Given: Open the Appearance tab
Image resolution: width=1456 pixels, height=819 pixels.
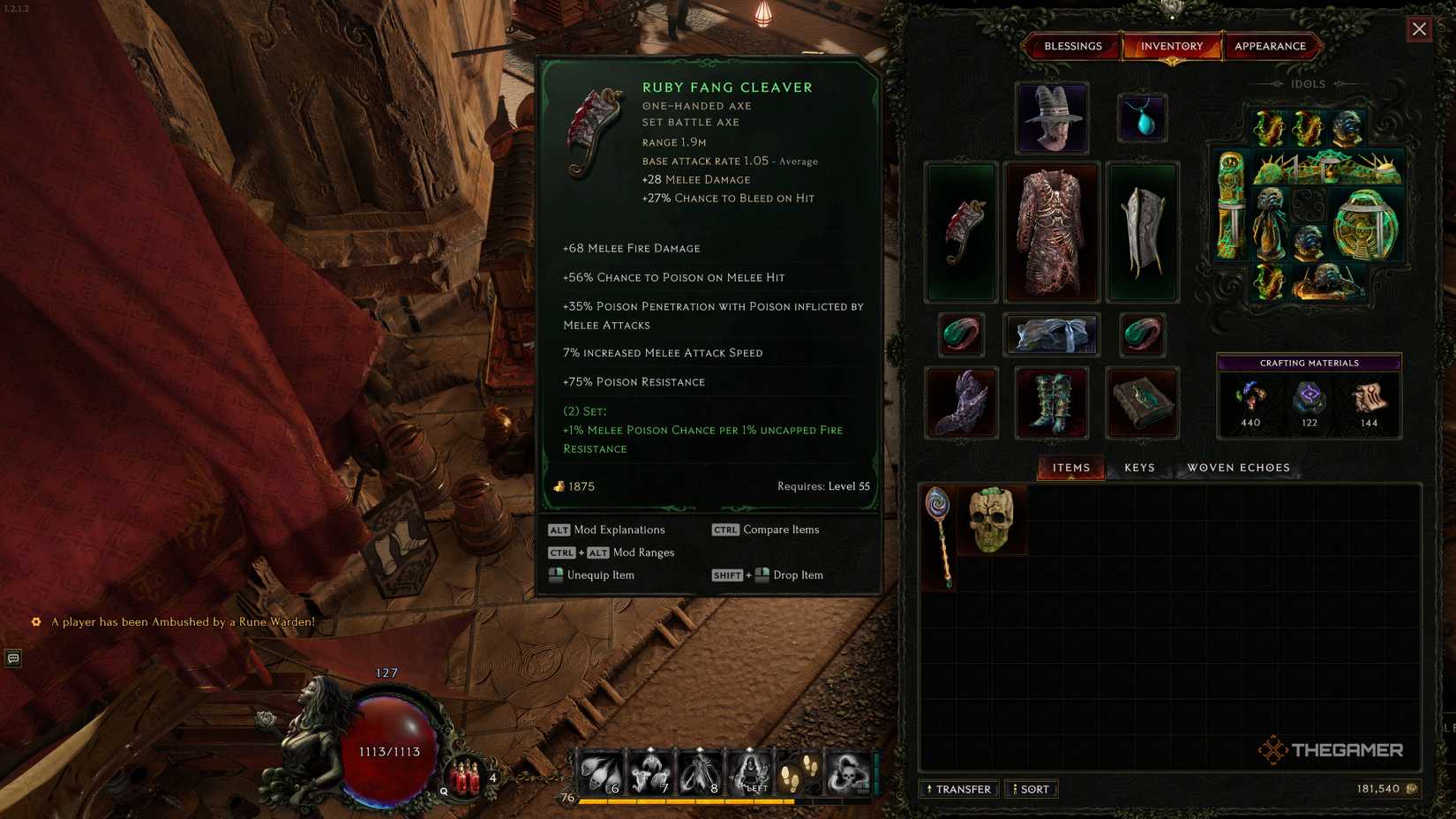Looking at the screenshot, I should coord(1272,46).
